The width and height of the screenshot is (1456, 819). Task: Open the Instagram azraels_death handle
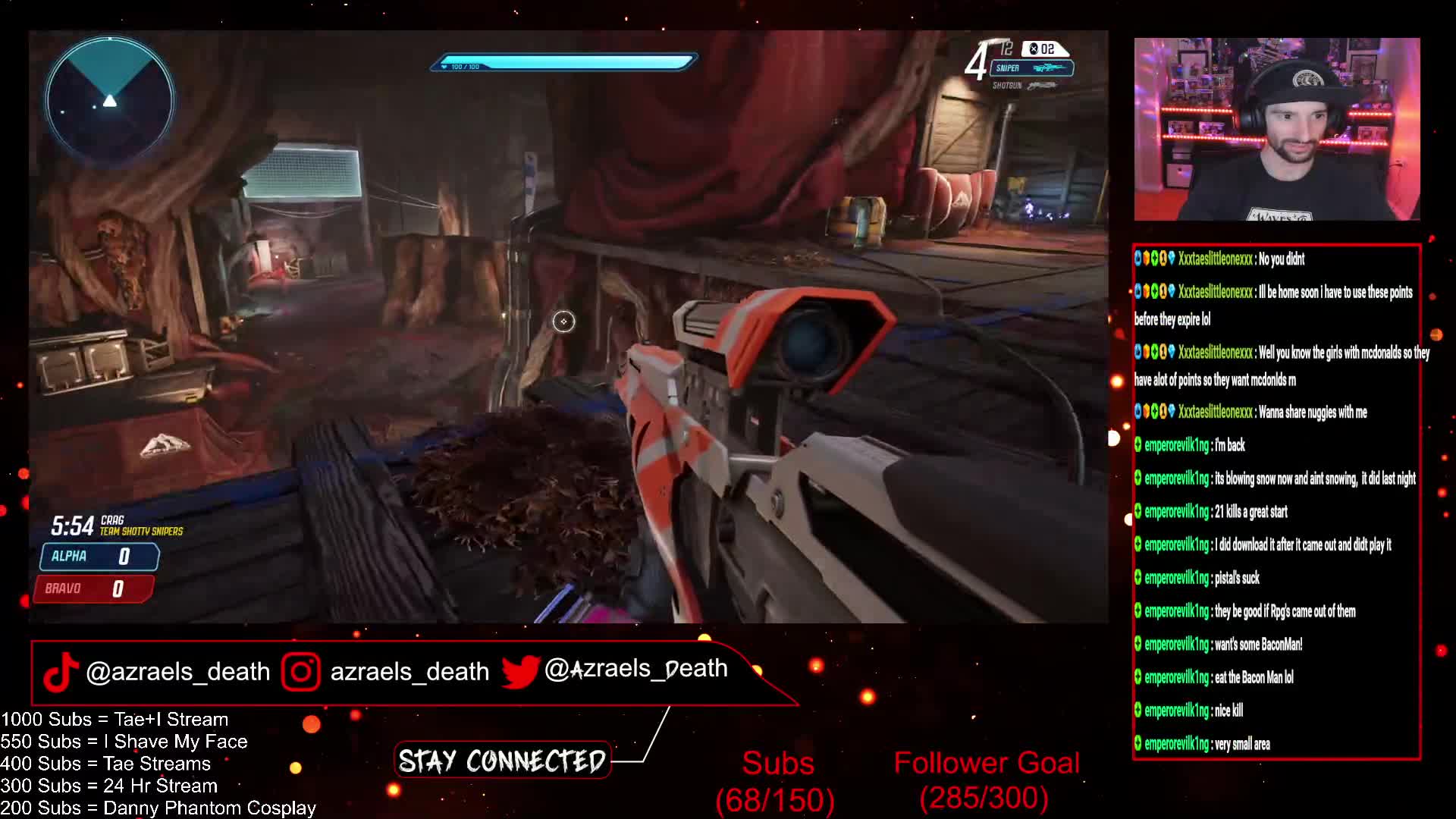387,672
